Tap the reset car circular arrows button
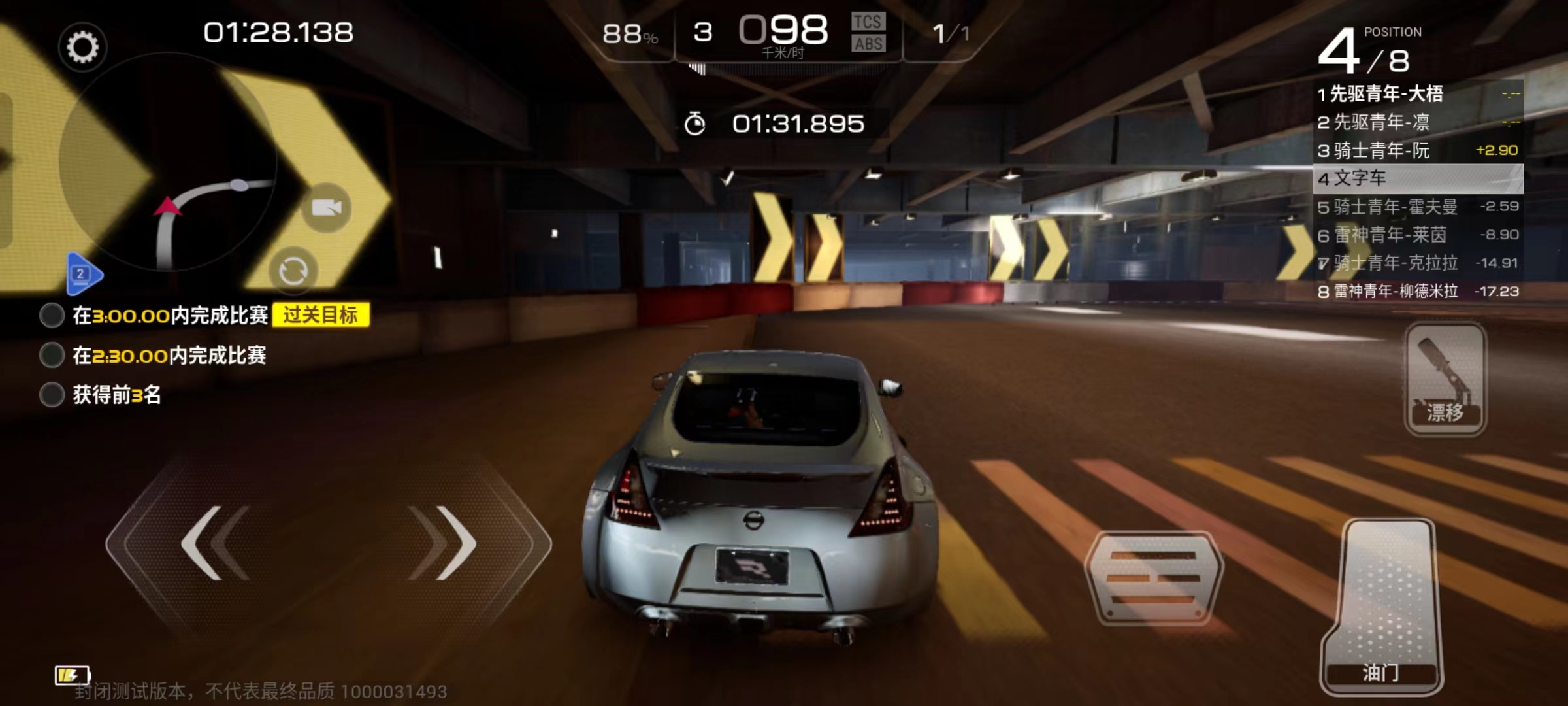Screen dimensions: 1568x706 click(293, 271)
